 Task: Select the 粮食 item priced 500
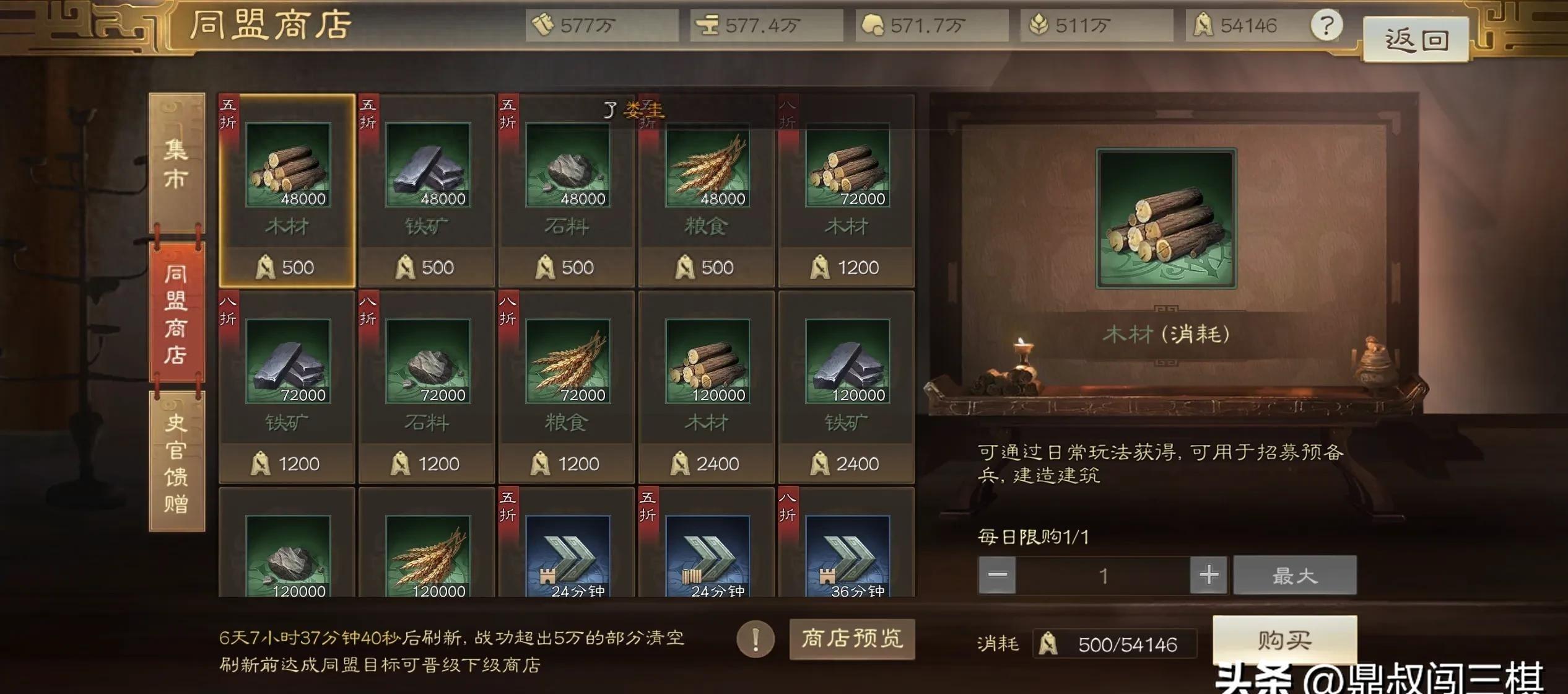(x=707, y=186)
